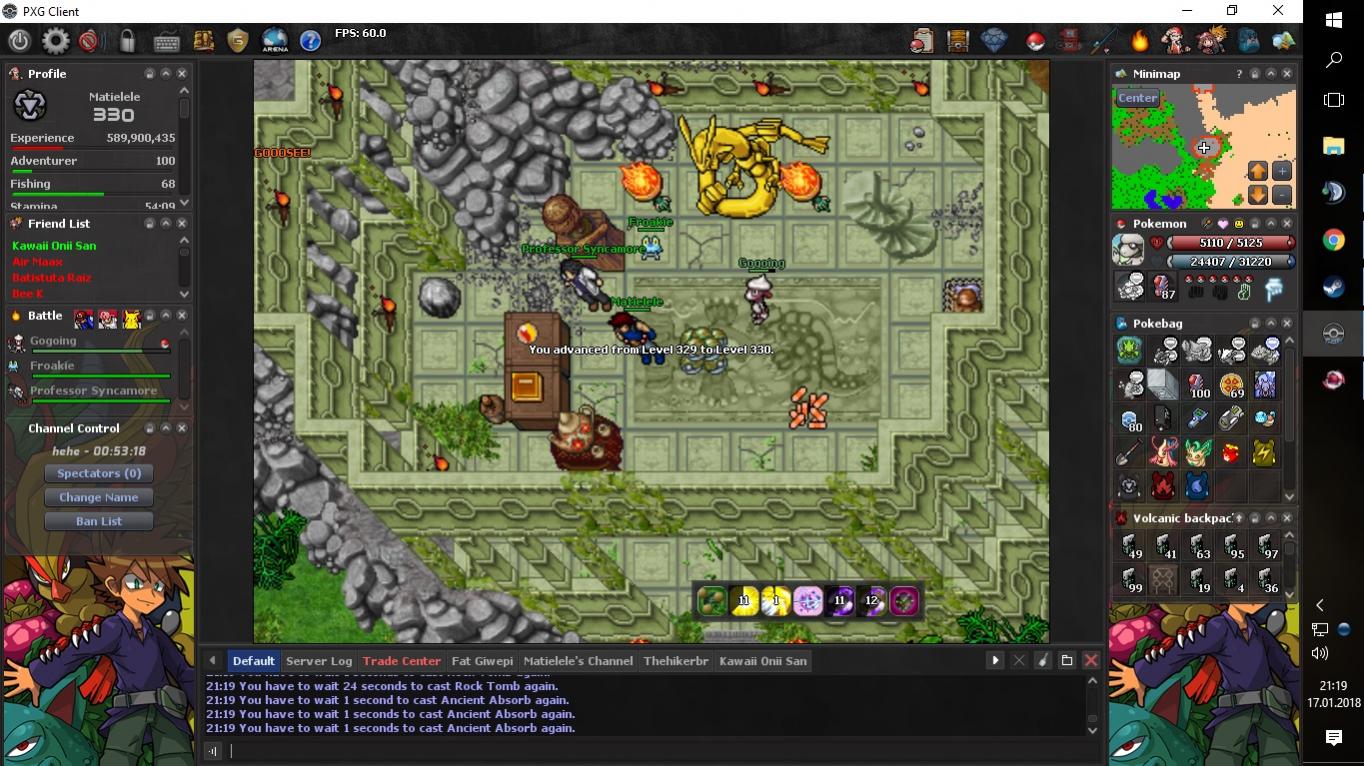The image size is (1364, 766).
Task: Select Kawaii Onii San in the Friend List
Action: tap(55, 246)
